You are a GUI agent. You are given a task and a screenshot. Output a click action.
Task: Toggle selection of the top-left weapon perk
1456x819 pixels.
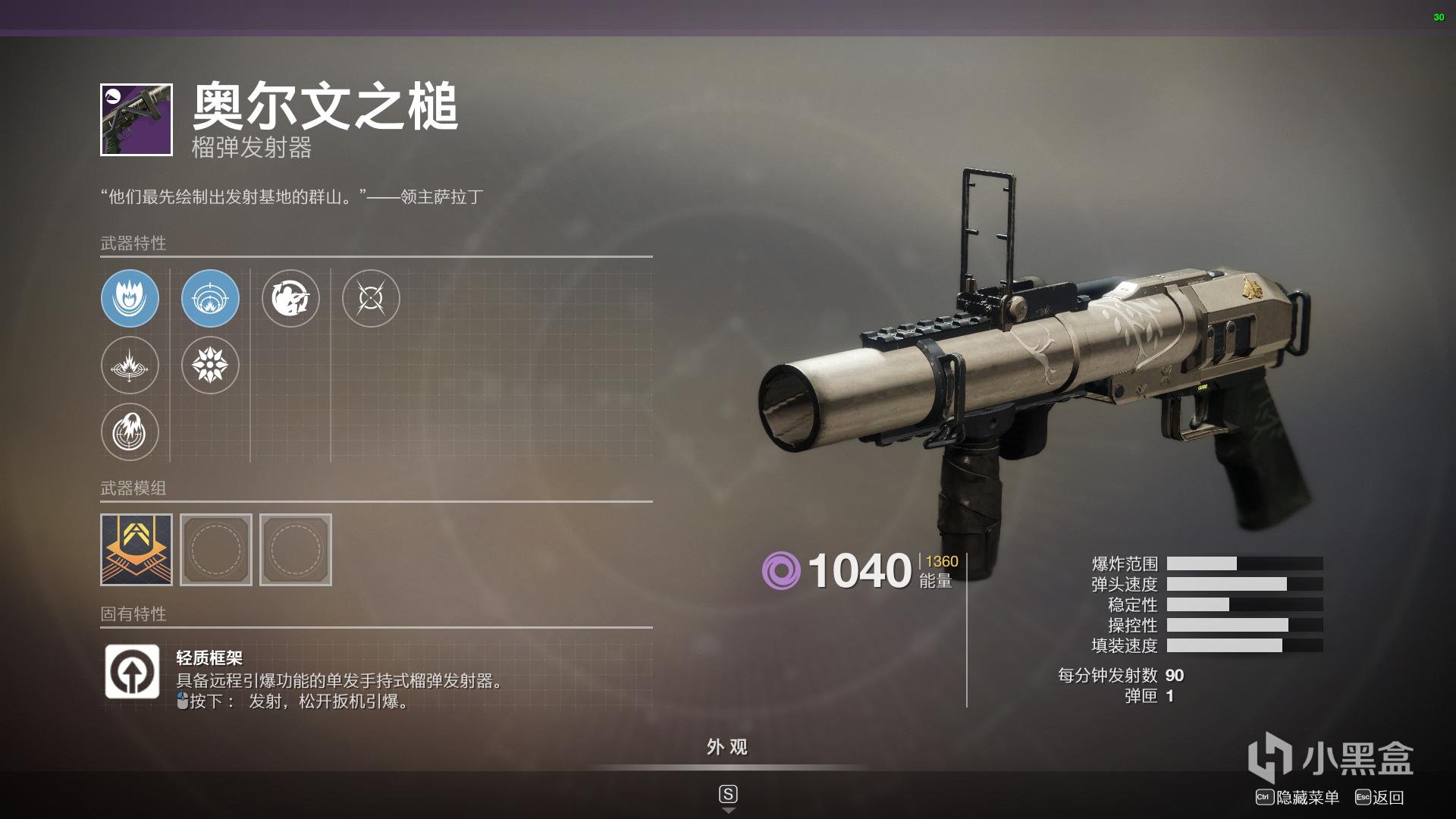click(130, 299)
